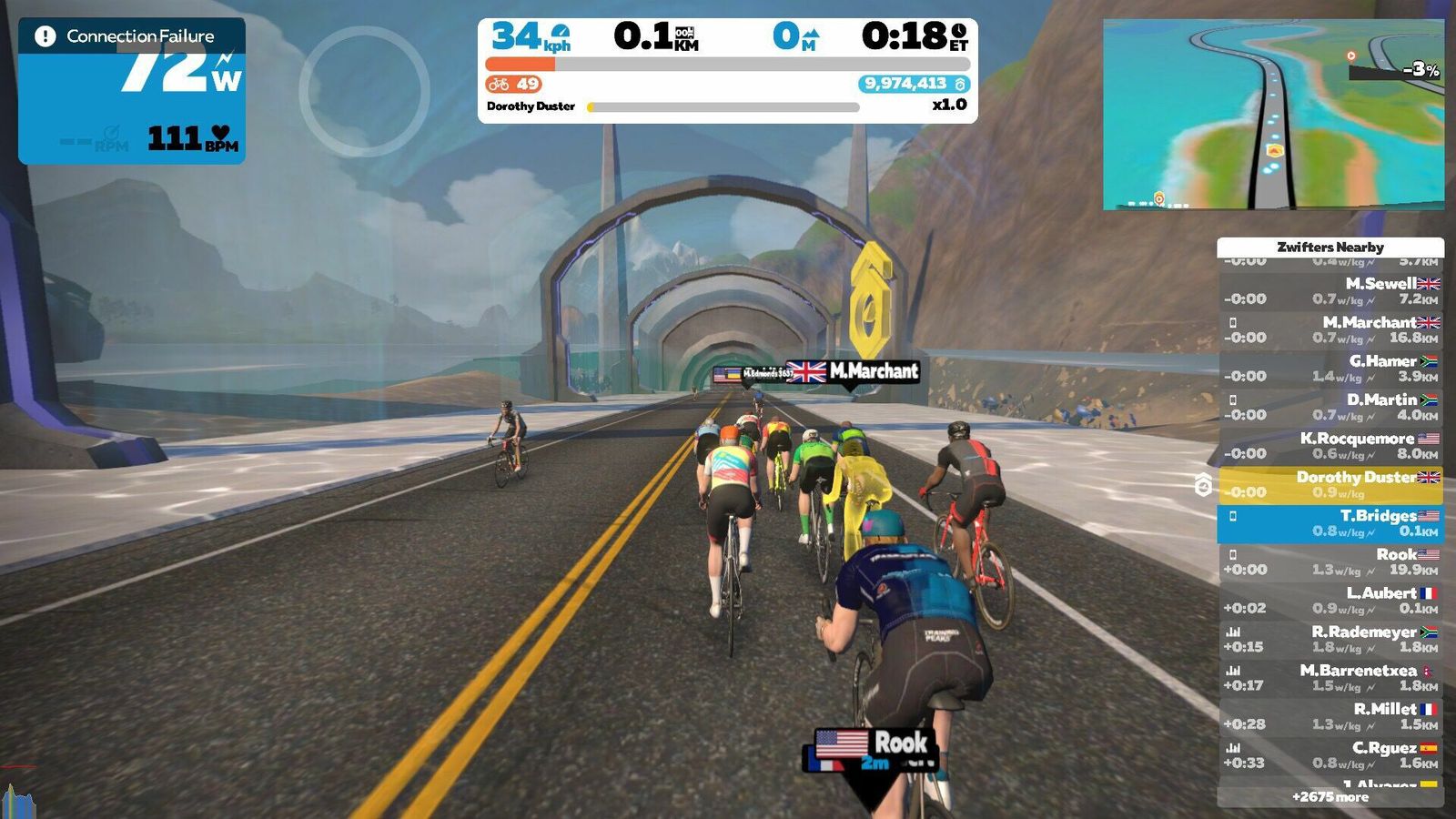Screen dimensions: 1456x819
Task: Choose T.Bridges in the nearby list
Action: click(1330, 523)
